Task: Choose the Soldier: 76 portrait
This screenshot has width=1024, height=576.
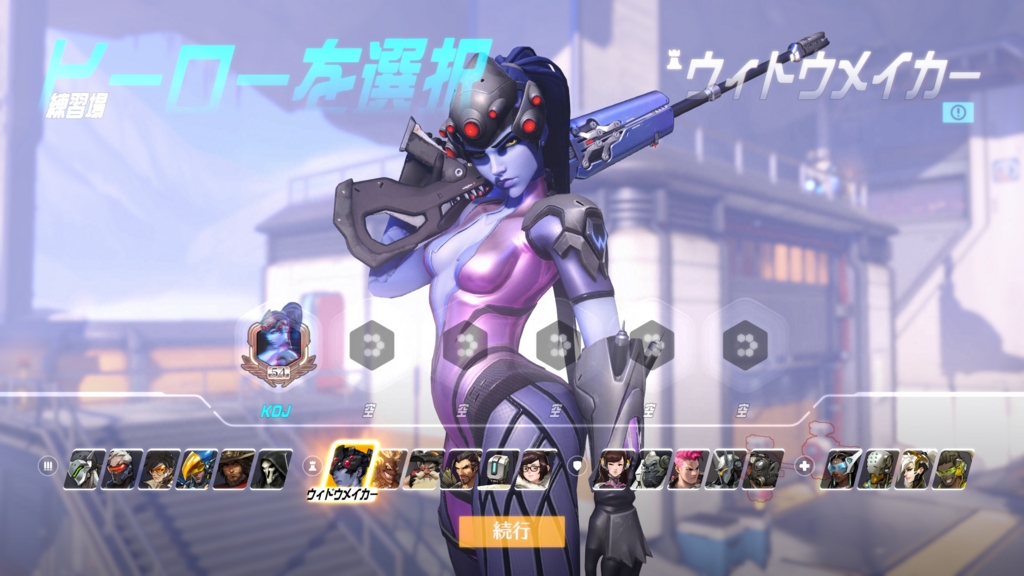Action: [x=121, y=468]
